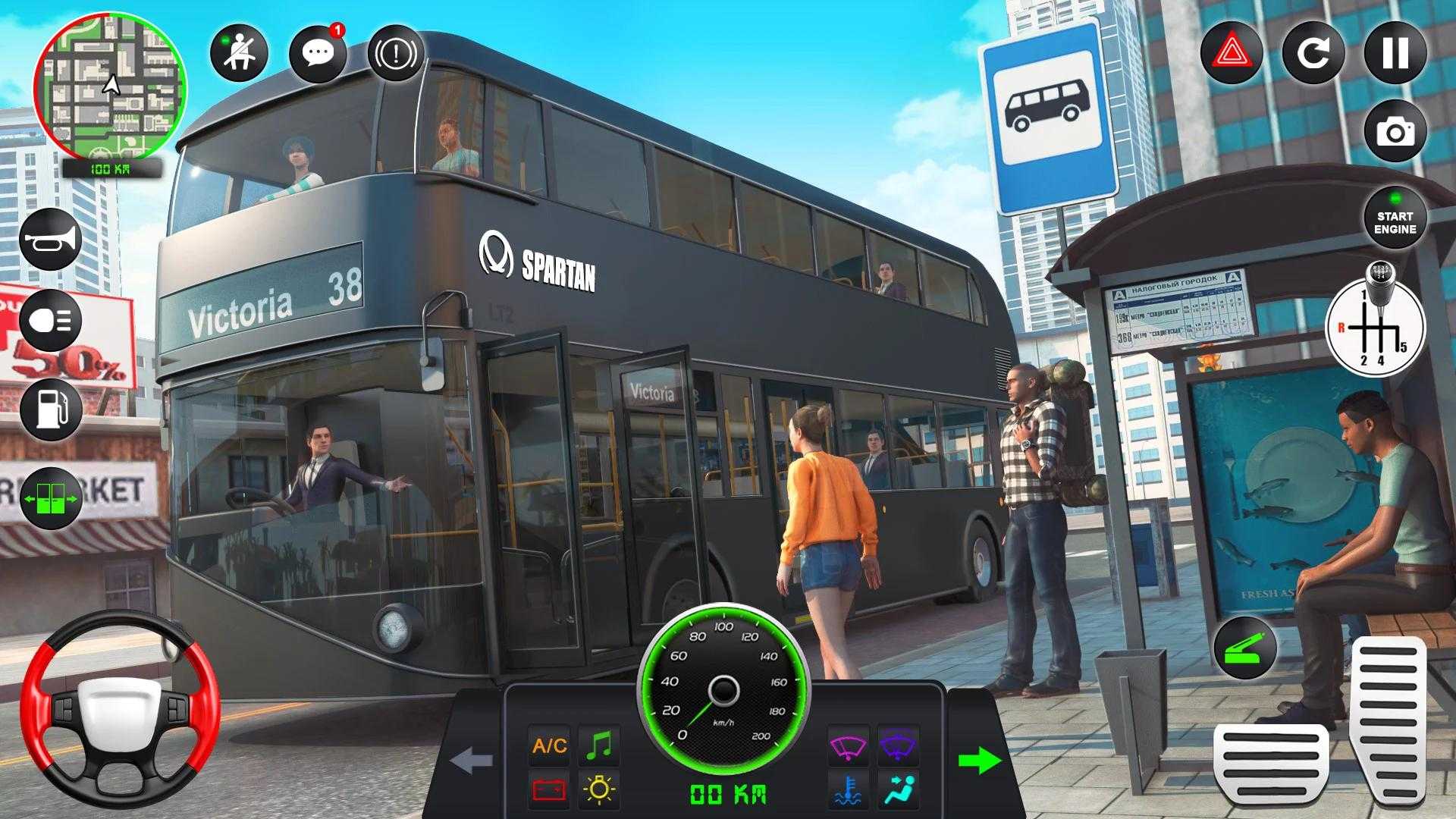The width and height of the screenshot is (1456, 819).
Task: Take a screenshot with the camera button
Action: click(1395, 133)
